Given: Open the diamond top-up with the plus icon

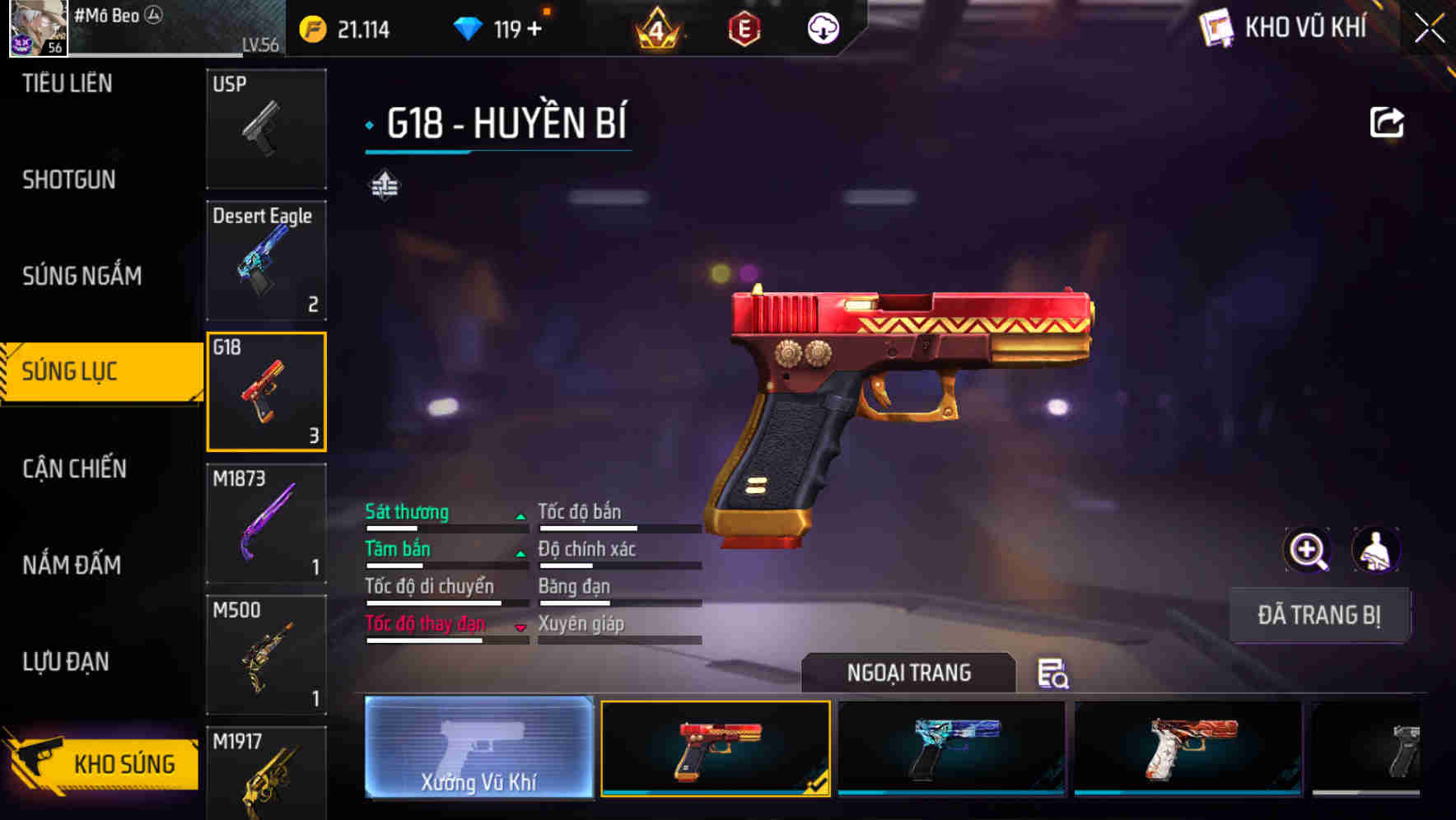Looking at the screenshot, I should [x=536, y=29].
